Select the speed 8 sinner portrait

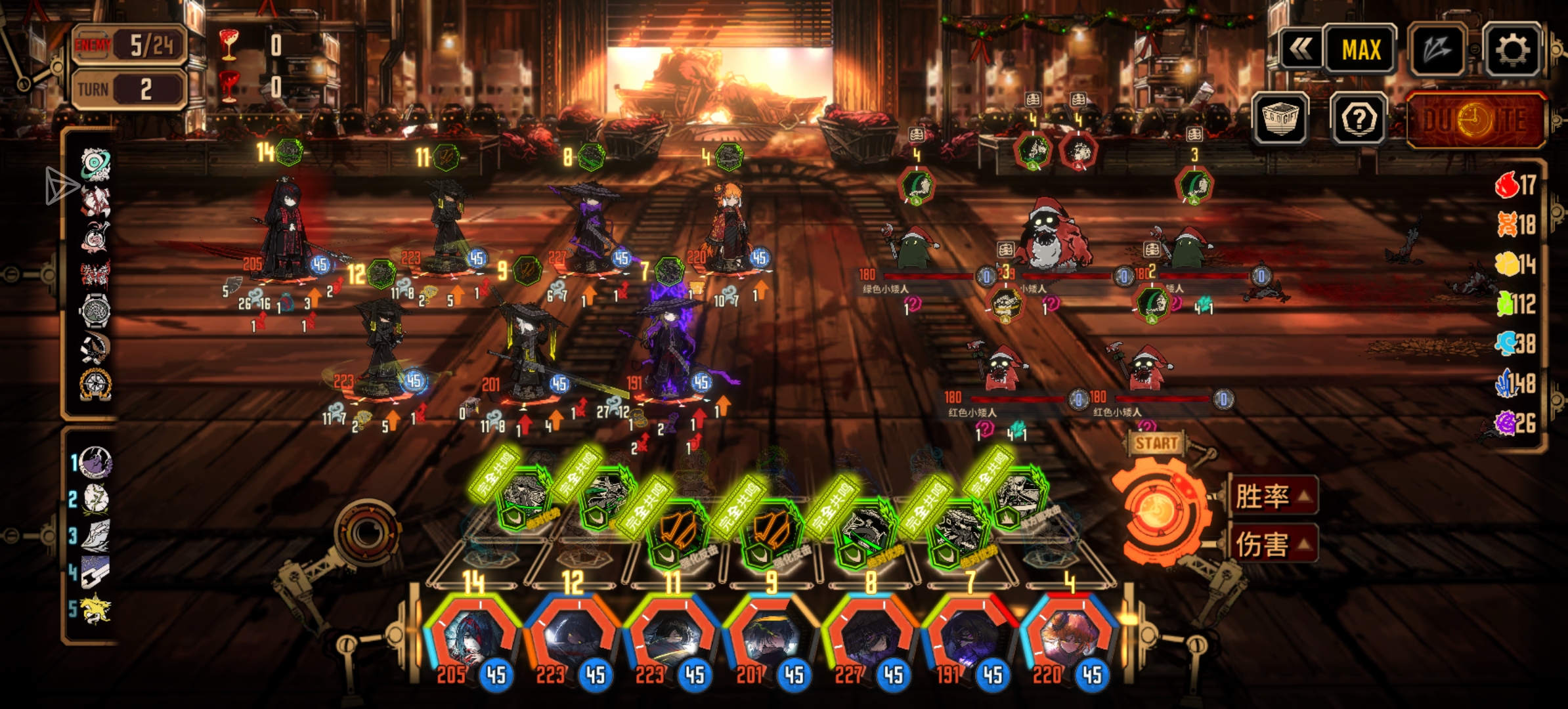[x=870, y=637]
